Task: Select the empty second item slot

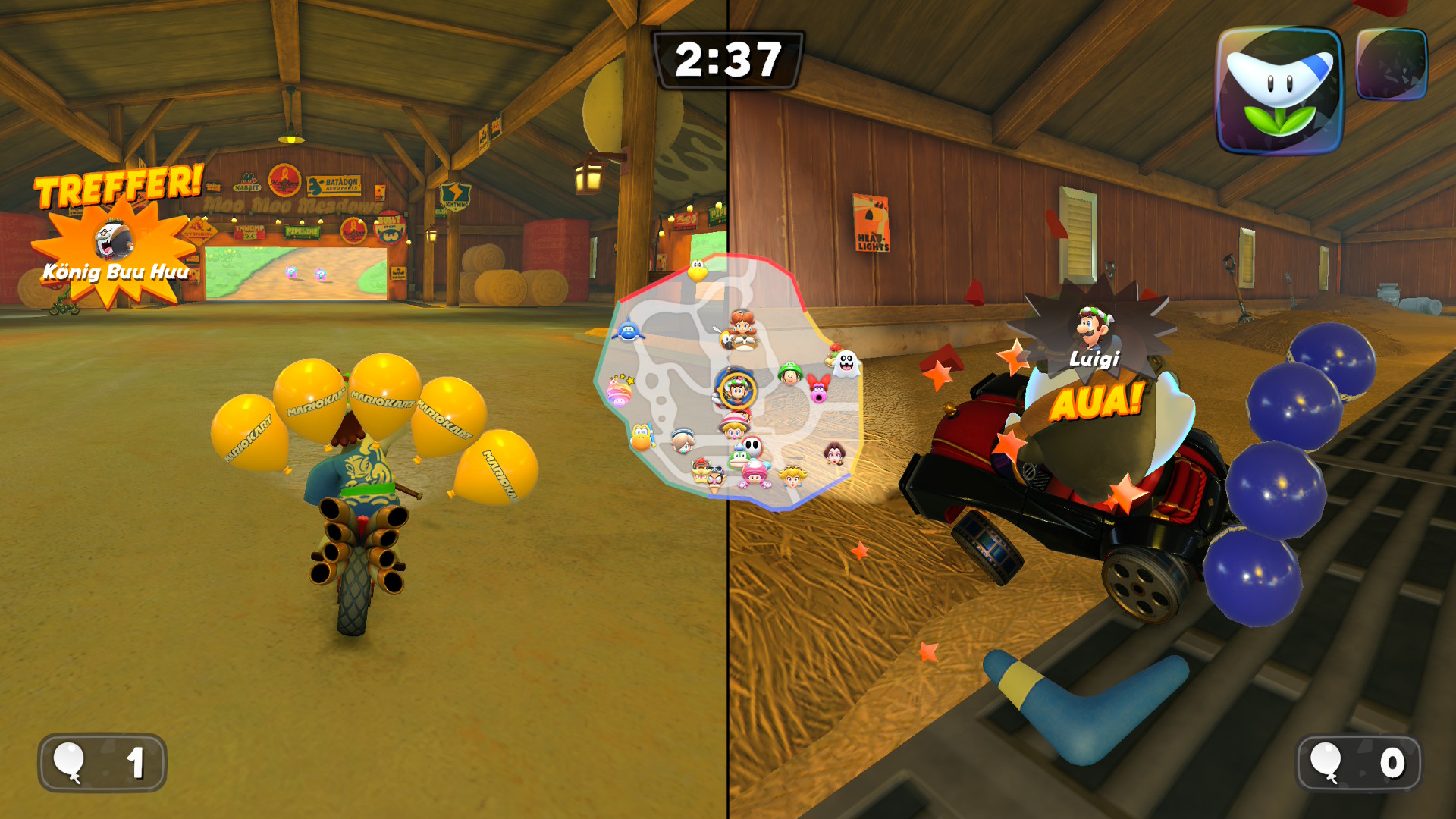Action: click(x=1391, y=64)
